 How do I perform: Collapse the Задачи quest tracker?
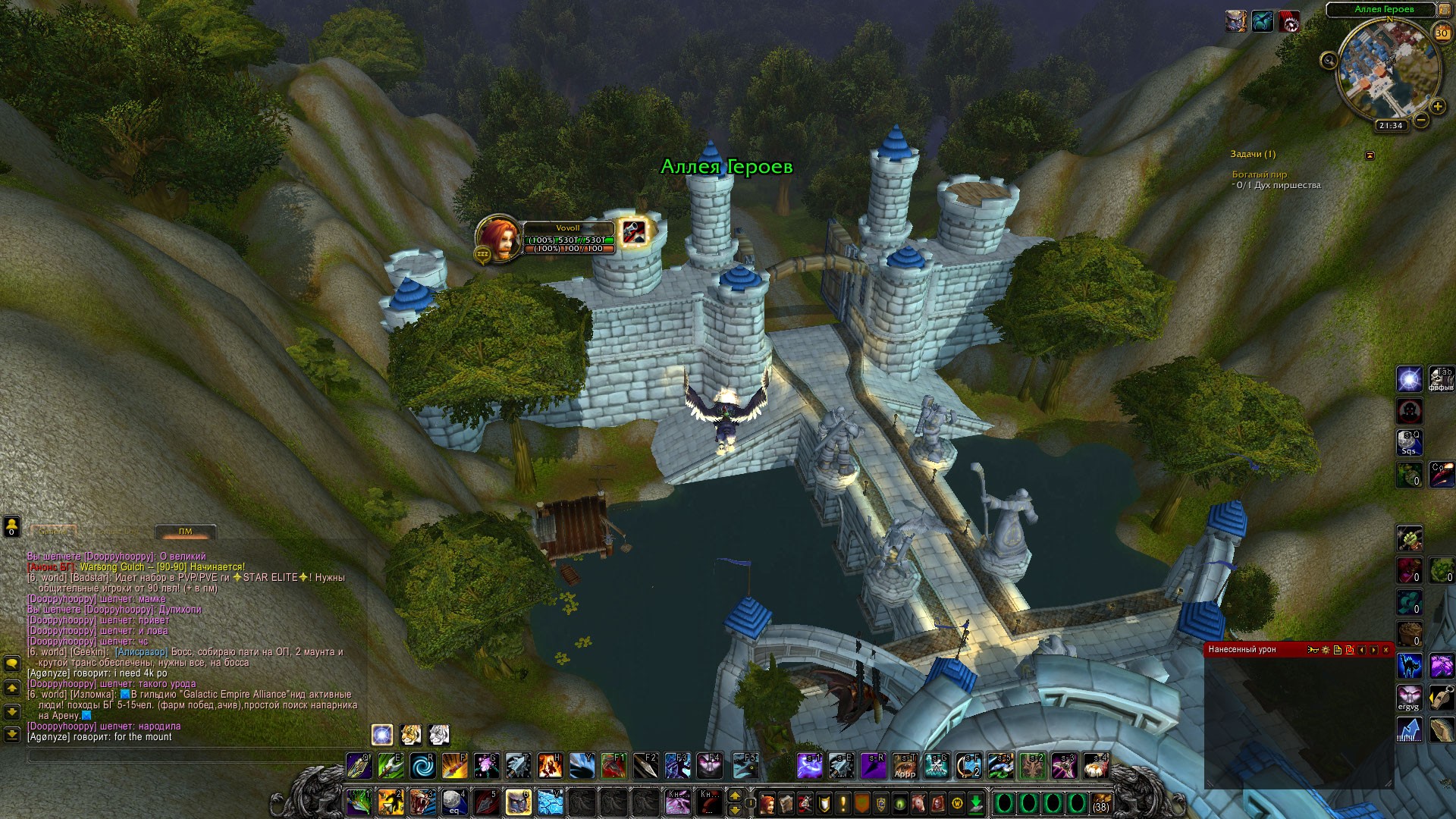(1370, 155)
